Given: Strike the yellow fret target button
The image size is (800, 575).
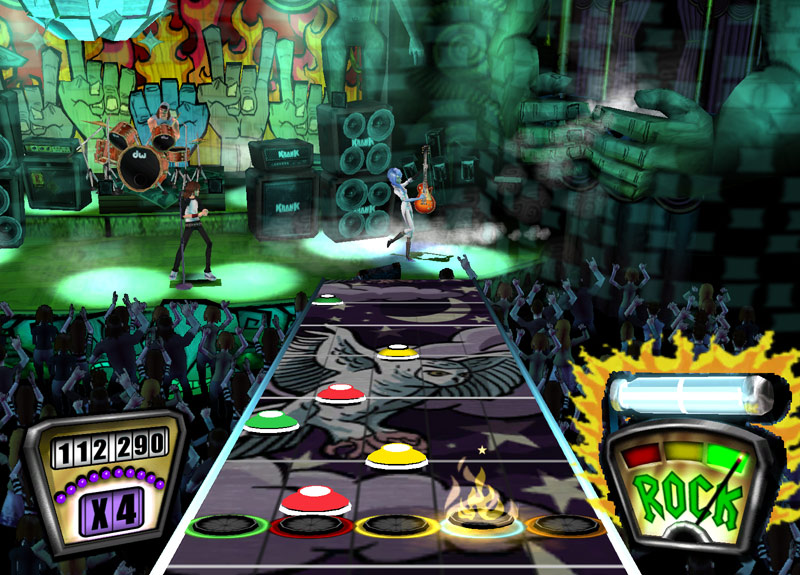Looking at the screenshot, I should [397, 525].
